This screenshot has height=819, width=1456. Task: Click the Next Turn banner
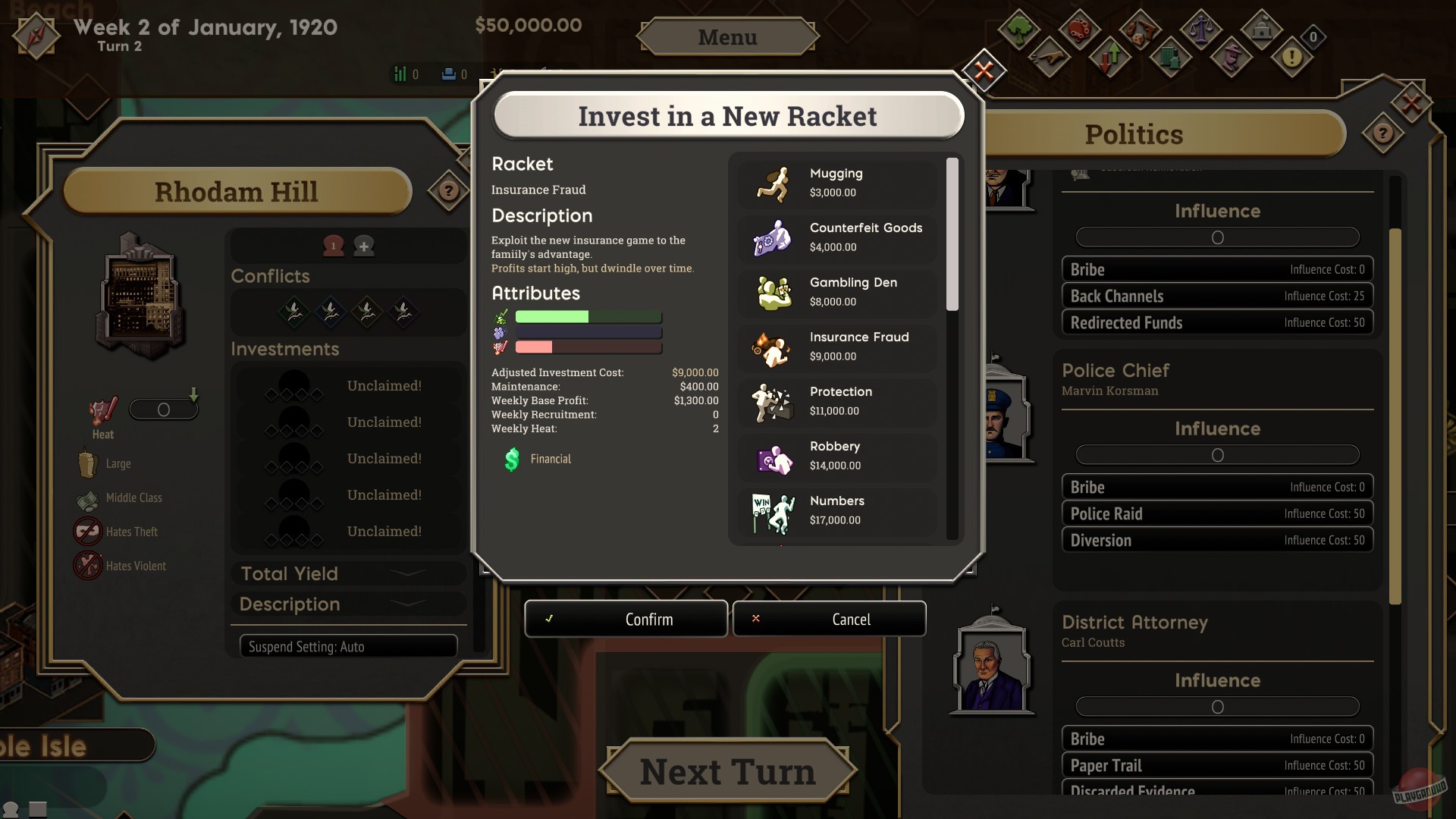point(727,771)
